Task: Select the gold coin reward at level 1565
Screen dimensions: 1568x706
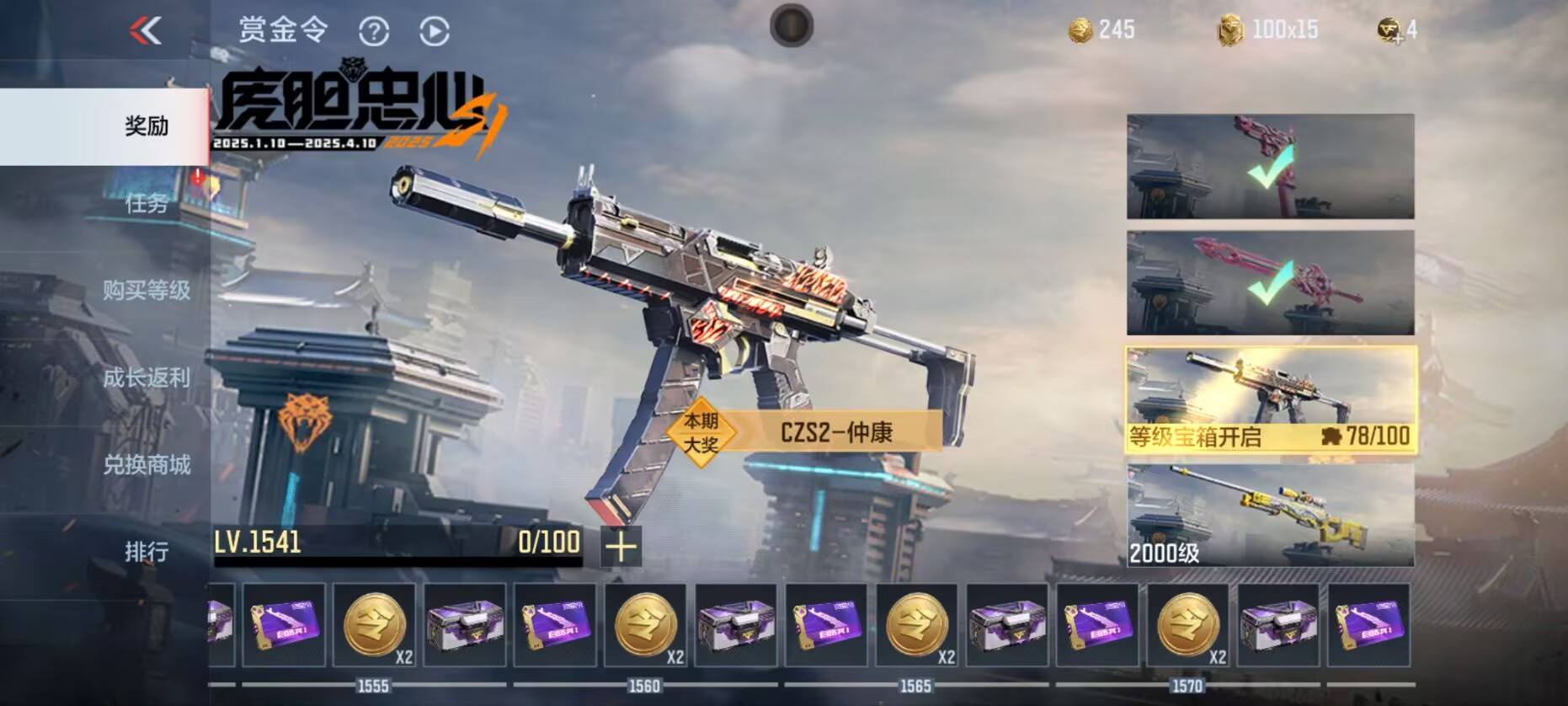Action: tap(917, 625)
